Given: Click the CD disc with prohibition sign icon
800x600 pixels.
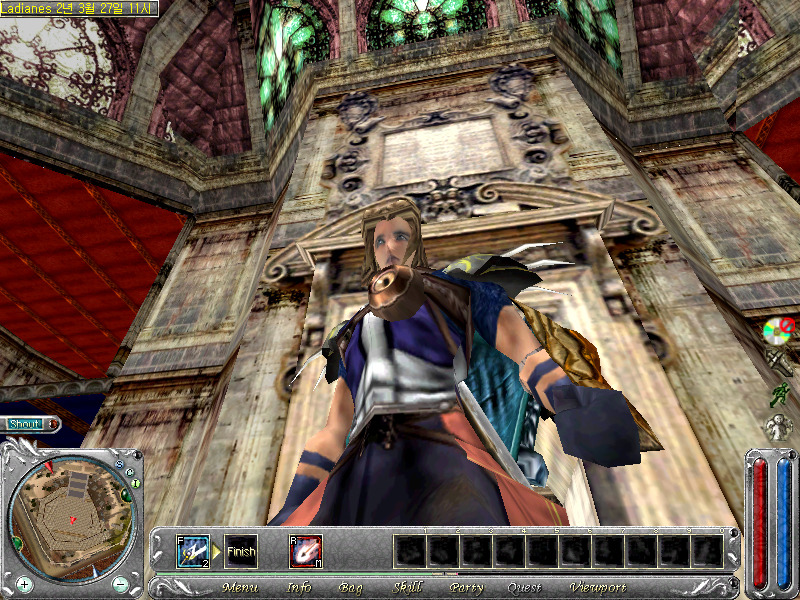Looking at the screenshot, I should pyautogui.click(x=777, y=328).
